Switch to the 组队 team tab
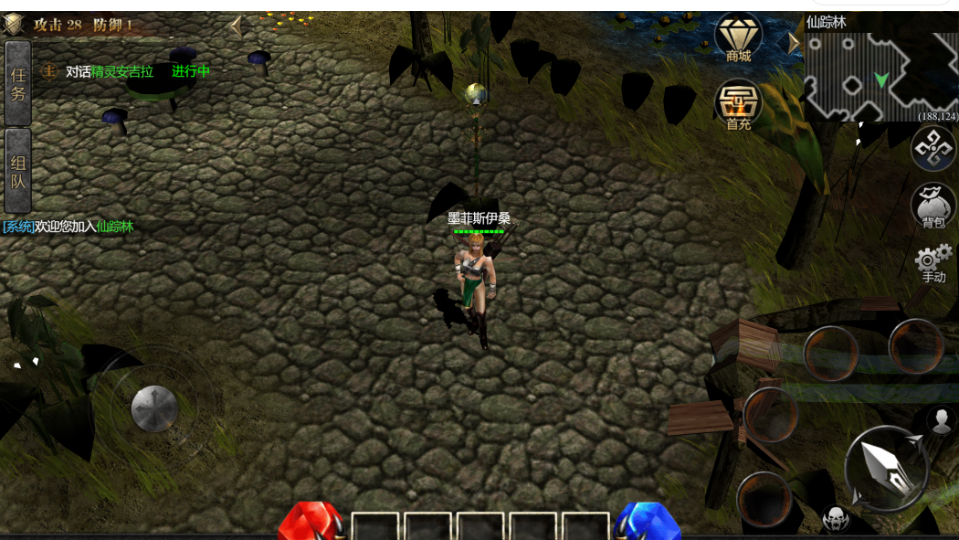 pyautogui.click(x=18, y=169)
